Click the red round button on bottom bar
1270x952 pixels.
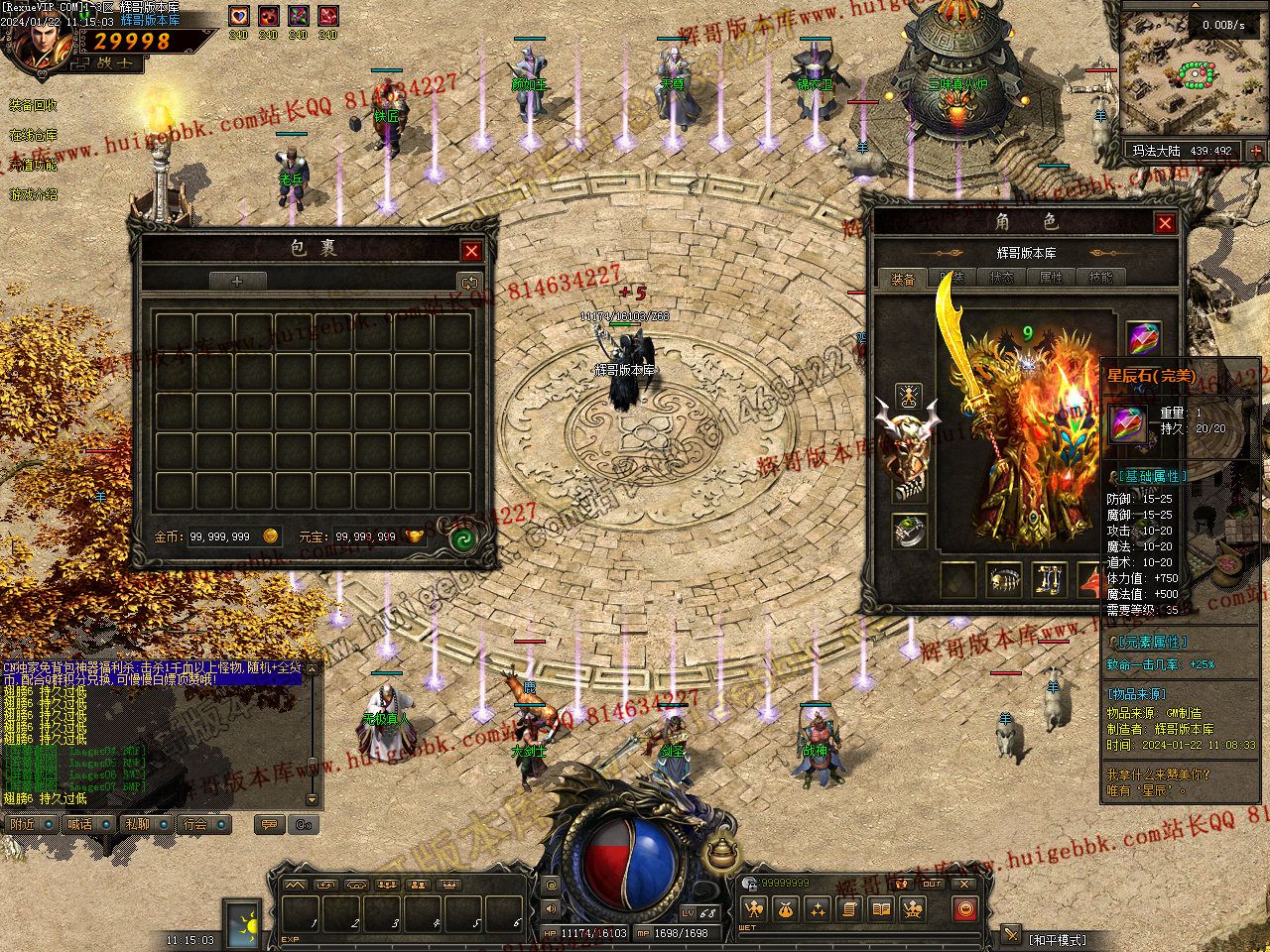click(964, 908)
